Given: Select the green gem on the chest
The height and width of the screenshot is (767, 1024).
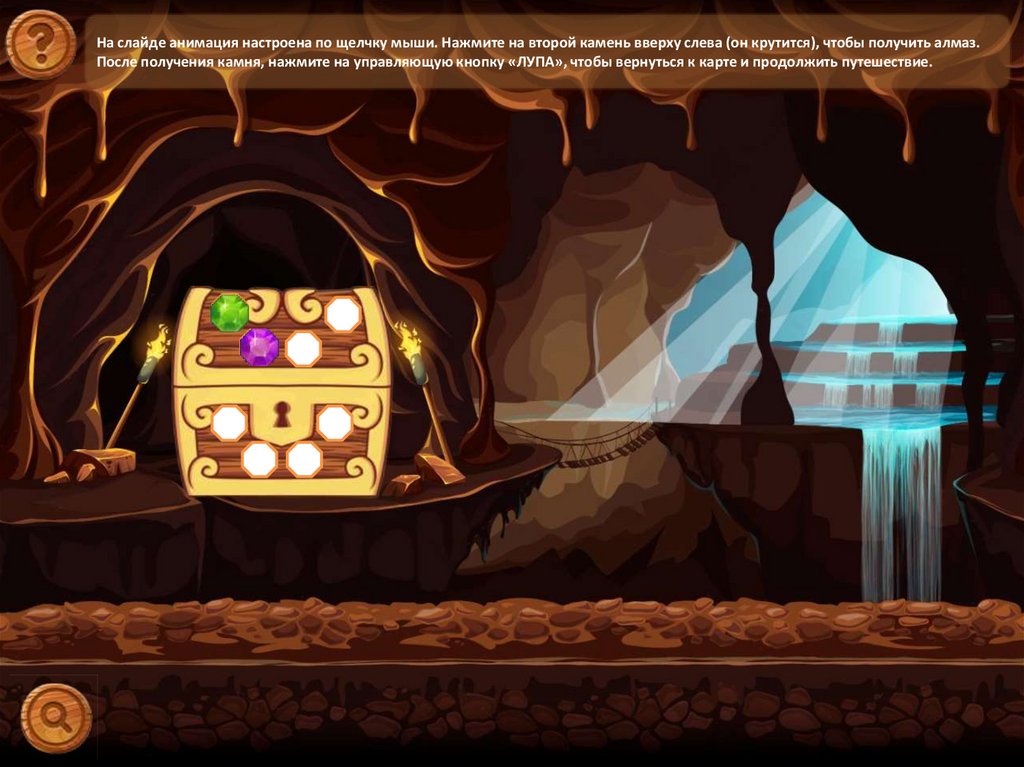Looking at the screenshot, I should (x=229, y=312).
